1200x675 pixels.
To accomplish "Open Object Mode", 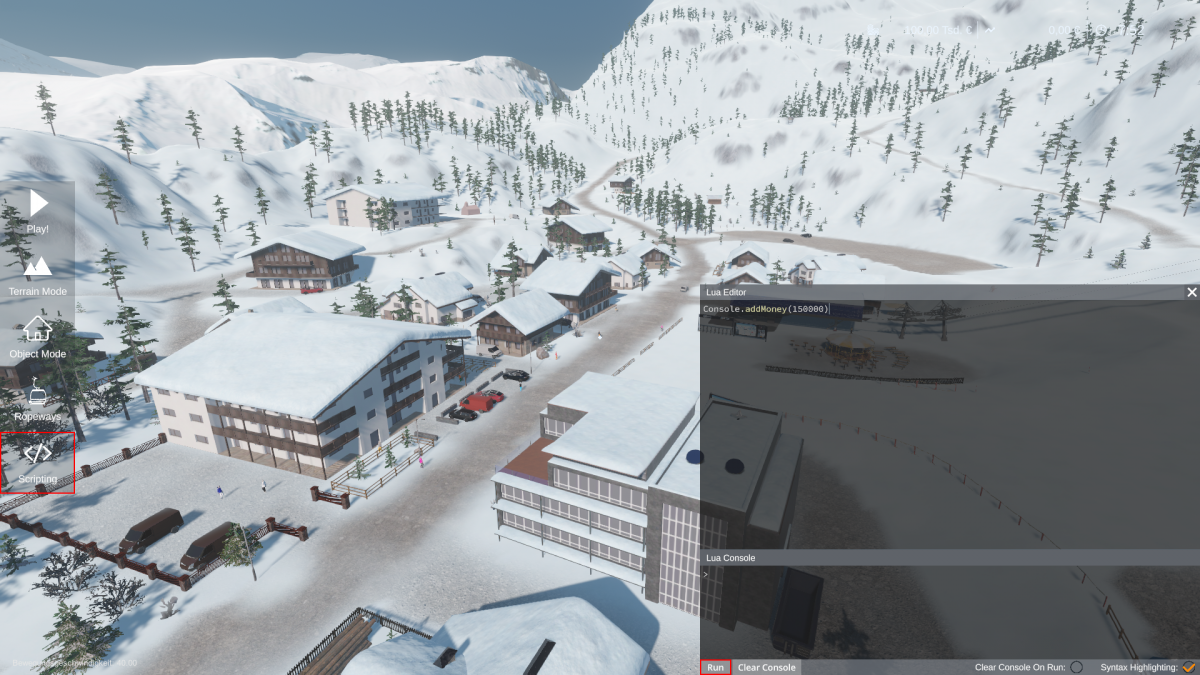I will 38,336.
